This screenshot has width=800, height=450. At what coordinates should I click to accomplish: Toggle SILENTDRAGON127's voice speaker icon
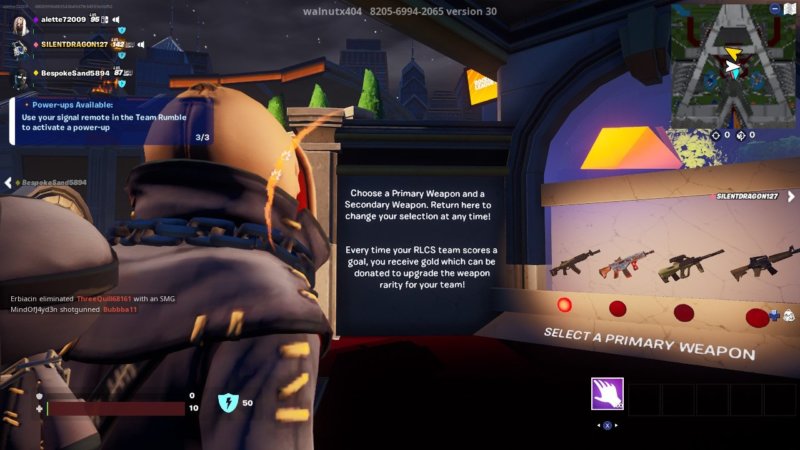tap(141, 45)
